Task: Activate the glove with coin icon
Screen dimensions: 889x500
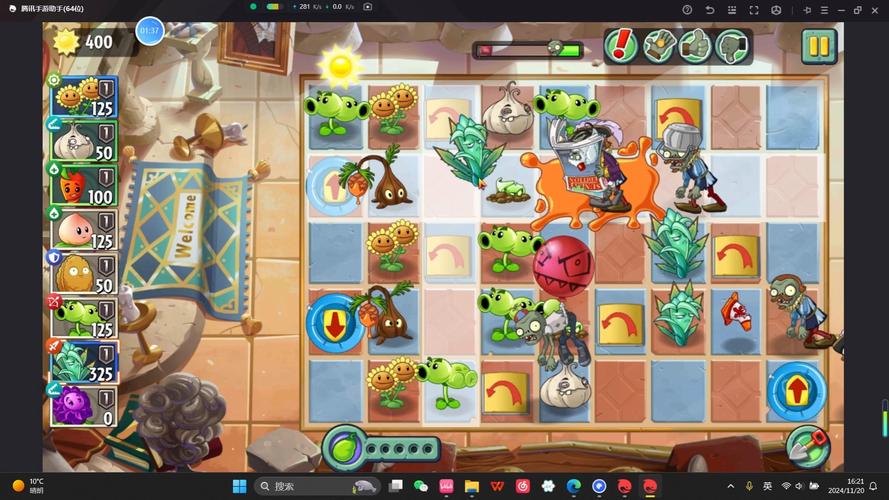Action: [x=658, y=45]
